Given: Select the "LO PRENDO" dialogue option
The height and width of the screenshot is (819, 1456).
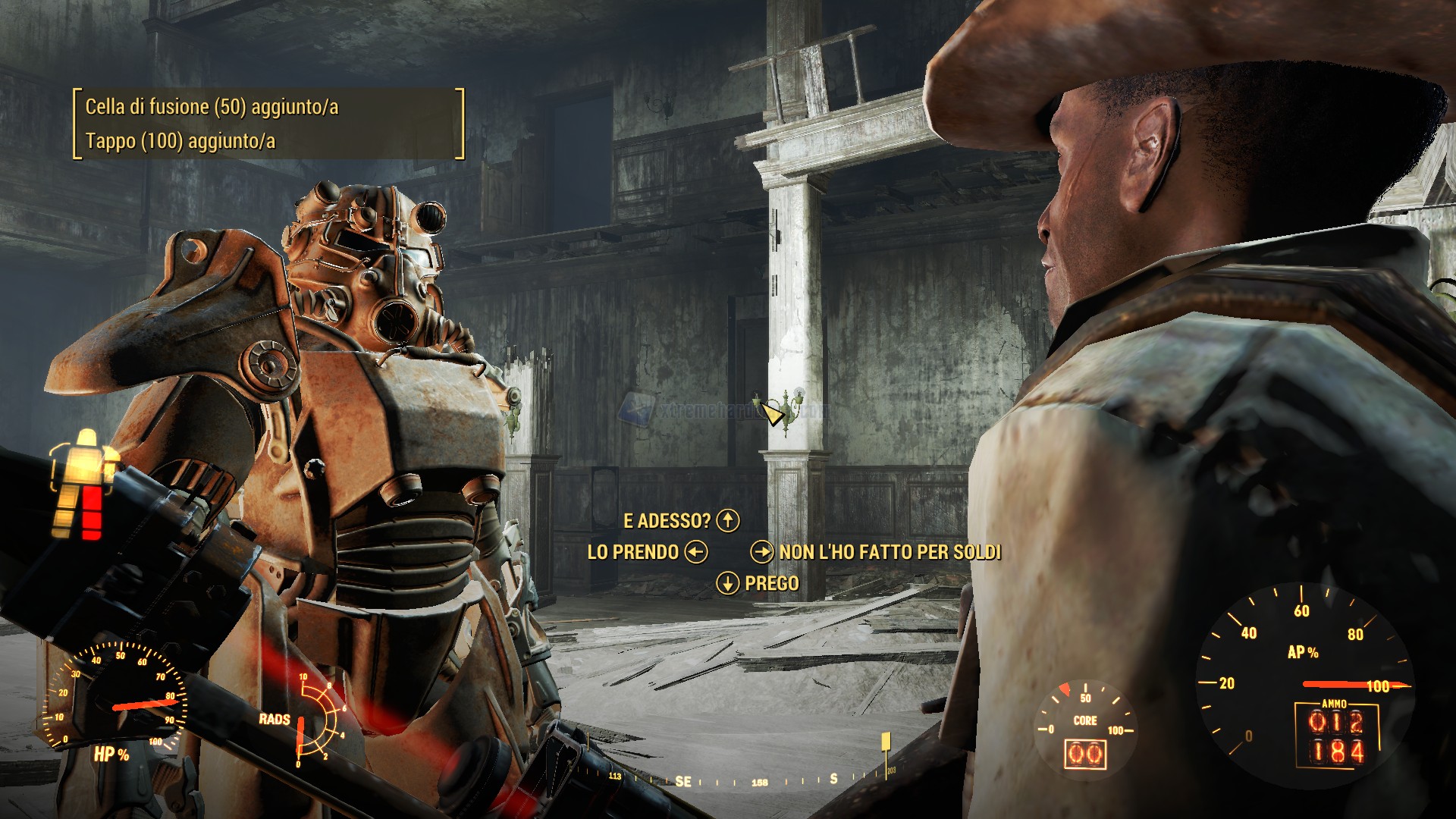Looking at the screenshot, I should 633,552.
